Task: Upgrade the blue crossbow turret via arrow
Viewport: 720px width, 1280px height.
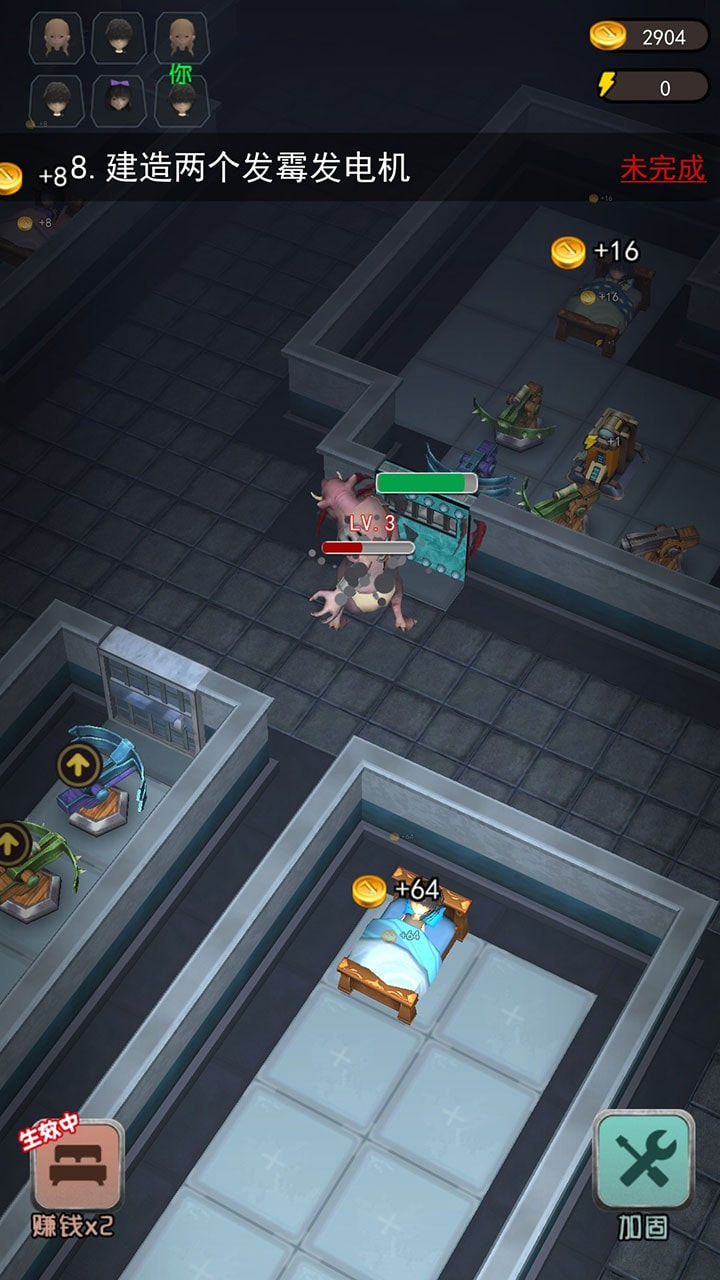Action: point(79,765)
